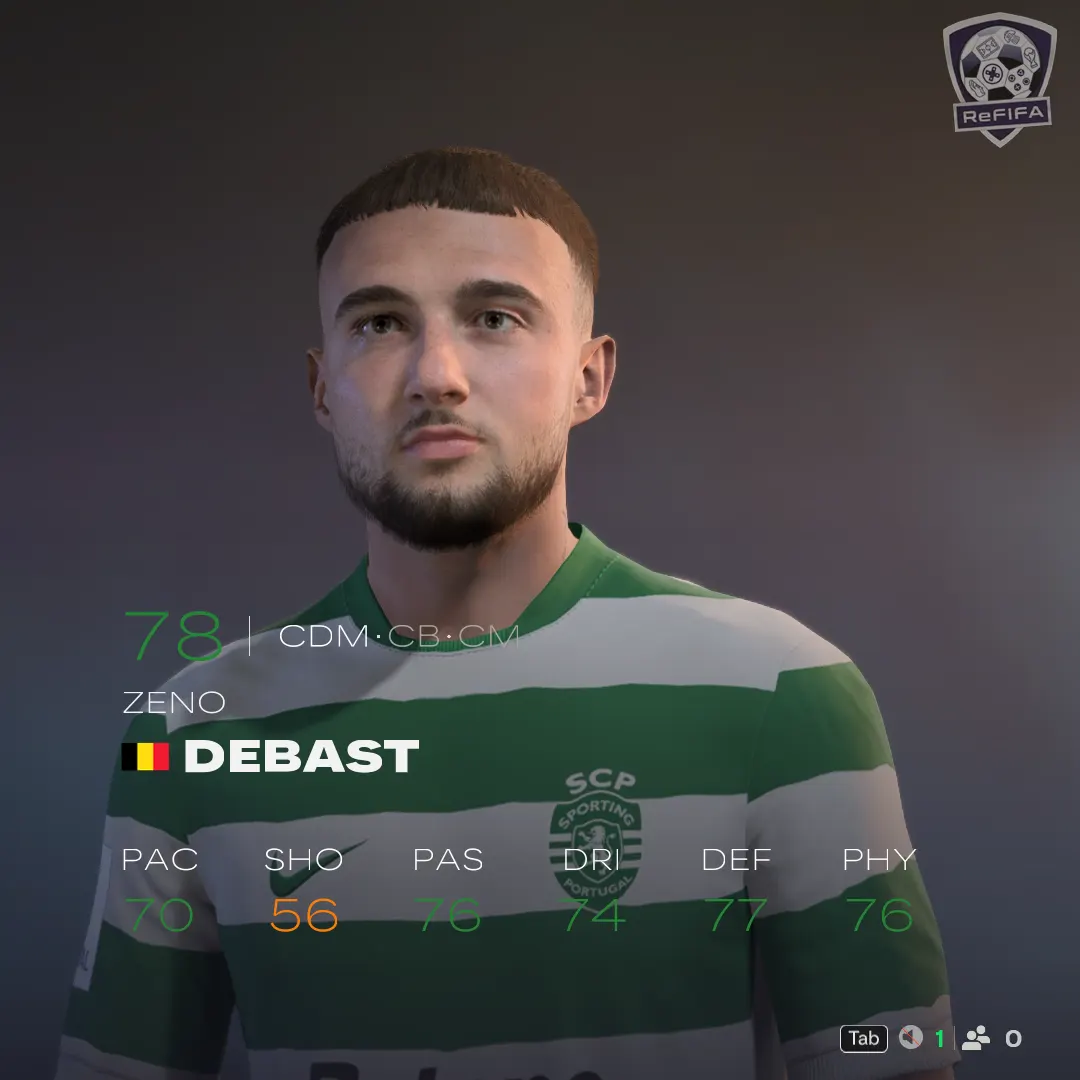Open the players list people icon
The image size is (1080, 1080).
(x=976, y=1038)
